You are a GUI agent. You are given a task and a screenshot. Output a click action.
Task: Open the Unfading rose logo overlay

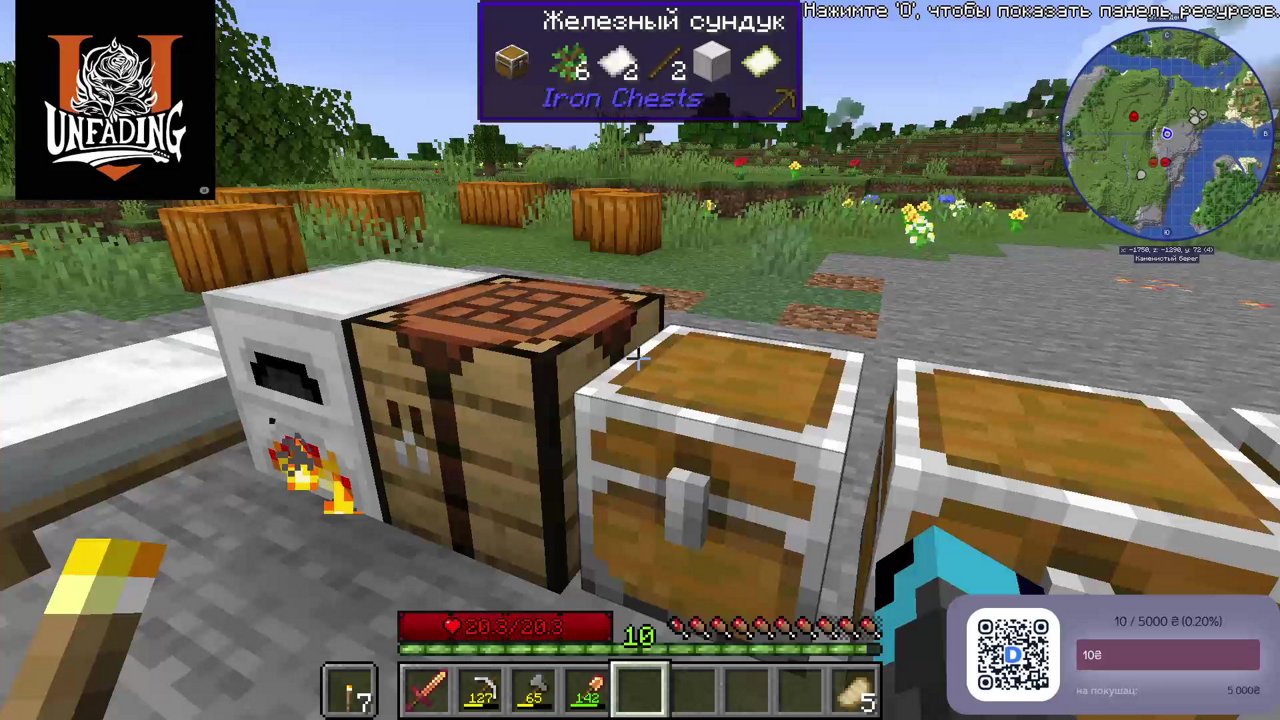[113, 100]
